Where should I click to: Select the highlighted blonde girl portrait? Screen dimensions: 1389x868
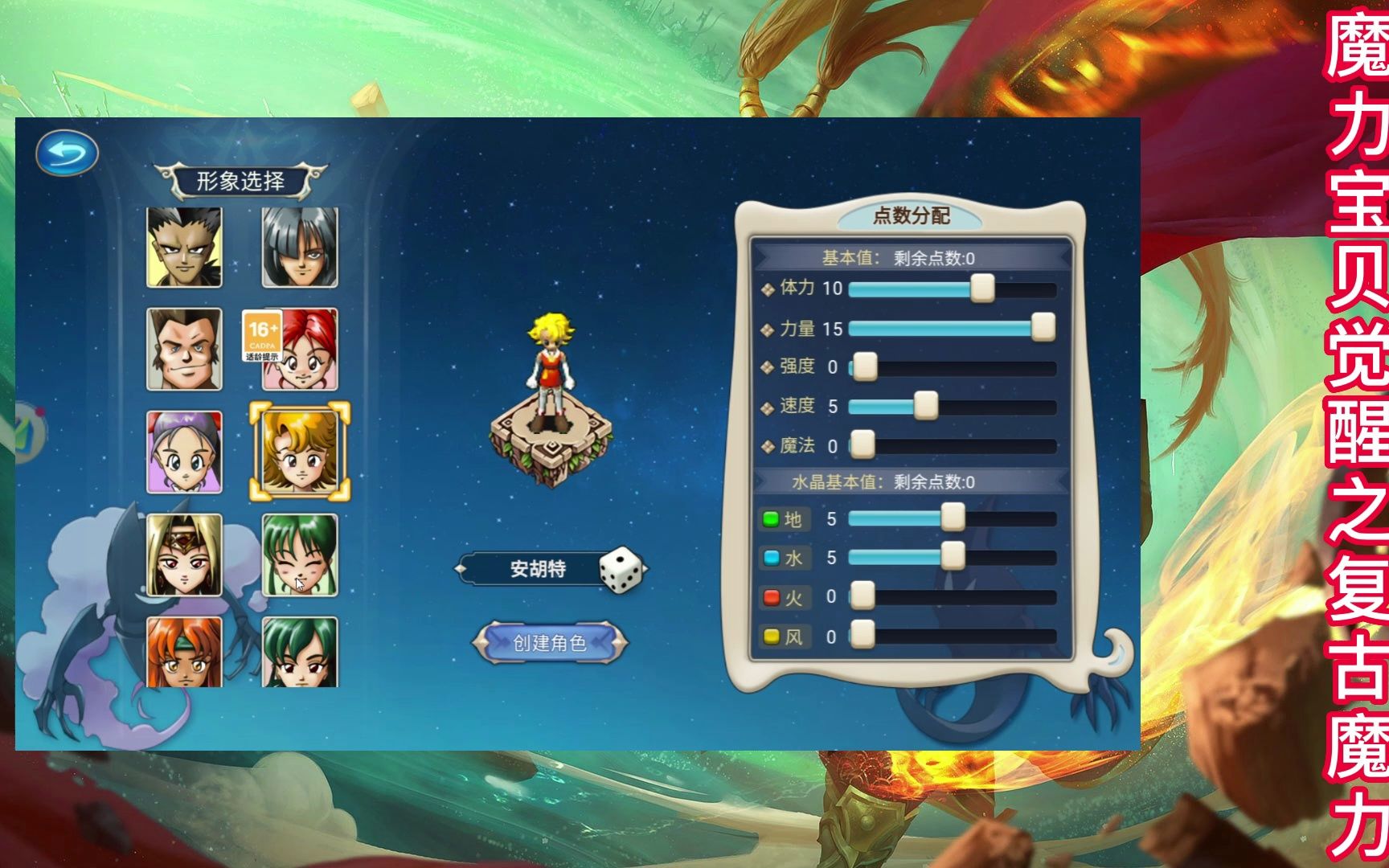click(x=300, y=451)
